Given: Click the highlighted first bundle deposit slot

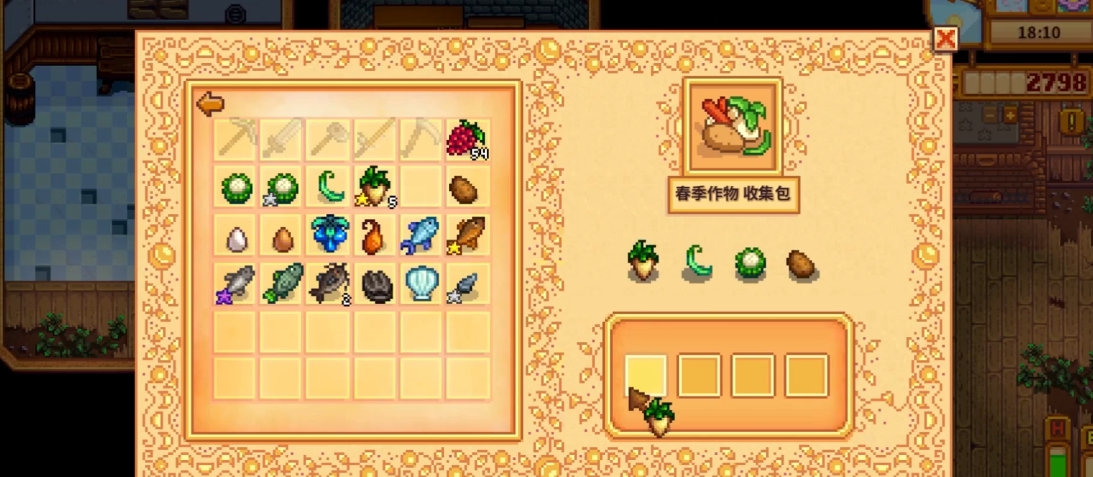Looking at the screenshot, I should (645, 376).
